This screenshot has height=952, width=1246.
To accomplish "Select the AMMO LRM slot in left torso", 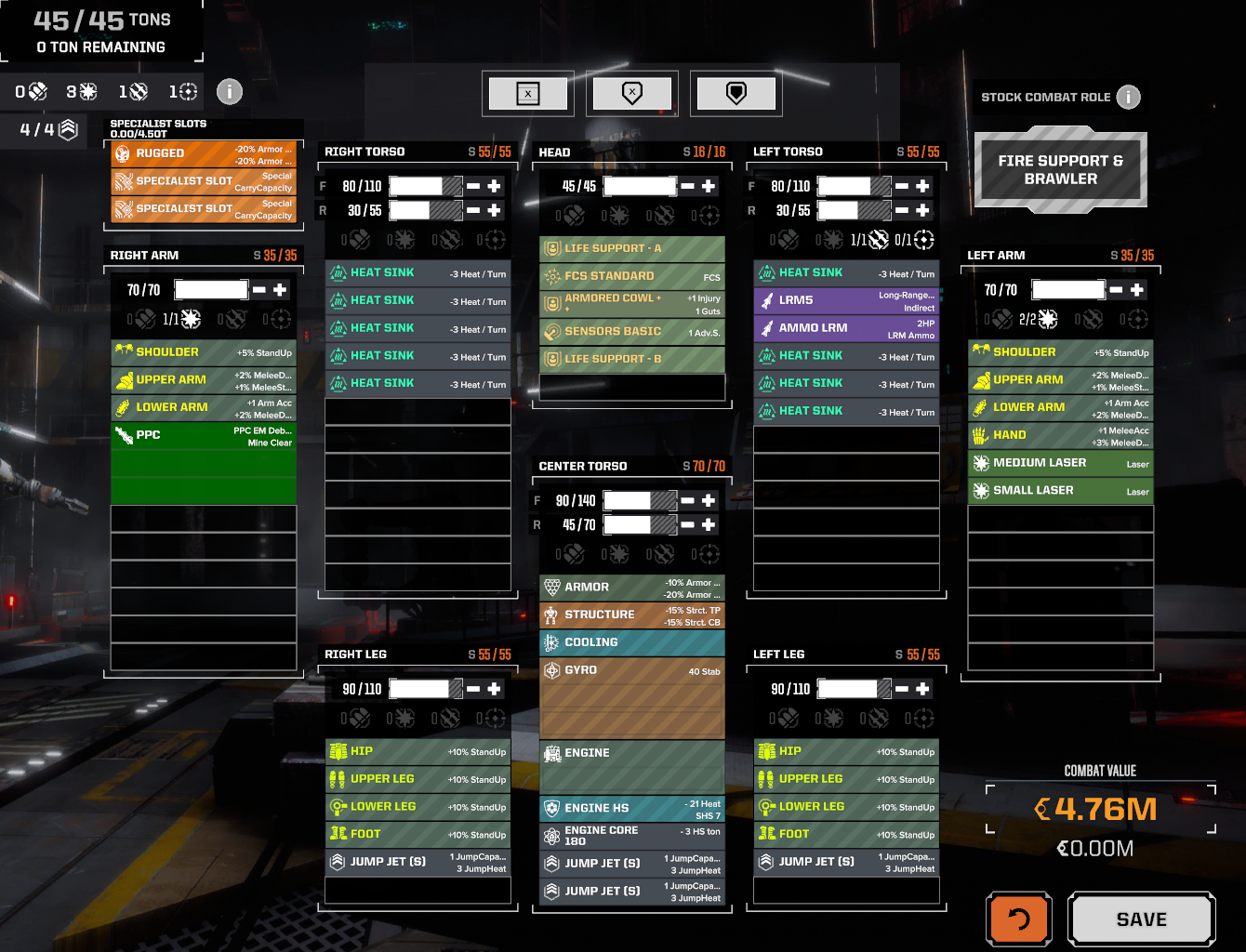I will click(x=845, y=327).
